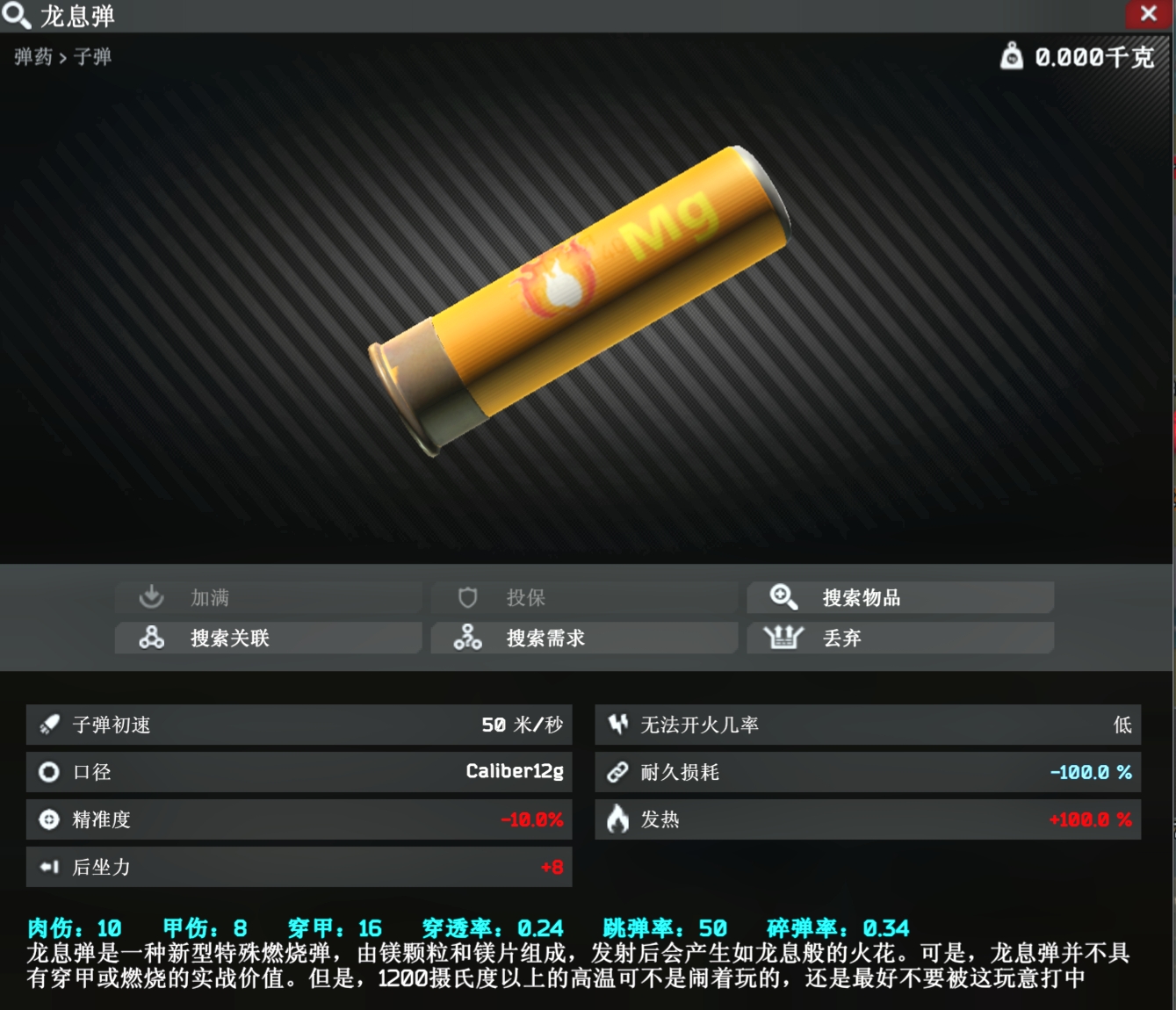Click the trash icon on the 丢弃 button
This screenshot has width=1176, height=1010.
[x=784, y=638]
